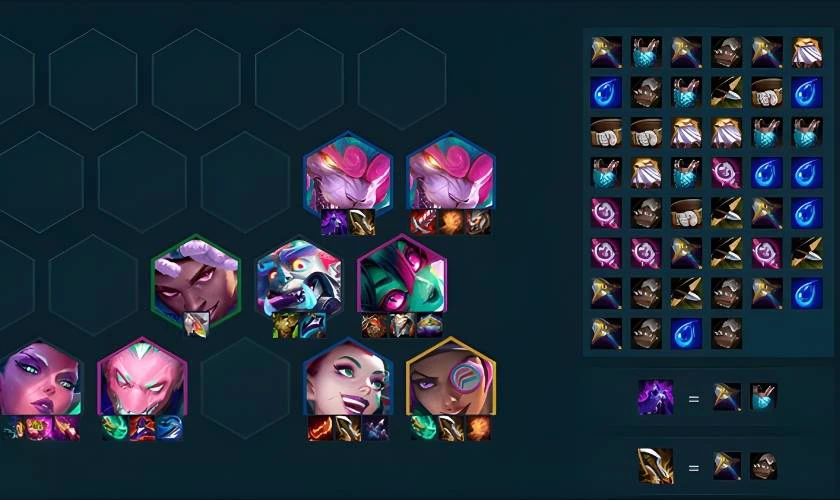The height and width of the screenshot is (500, 840).
Task: Select the golden bow recipe result item
Action: (656, 465)
